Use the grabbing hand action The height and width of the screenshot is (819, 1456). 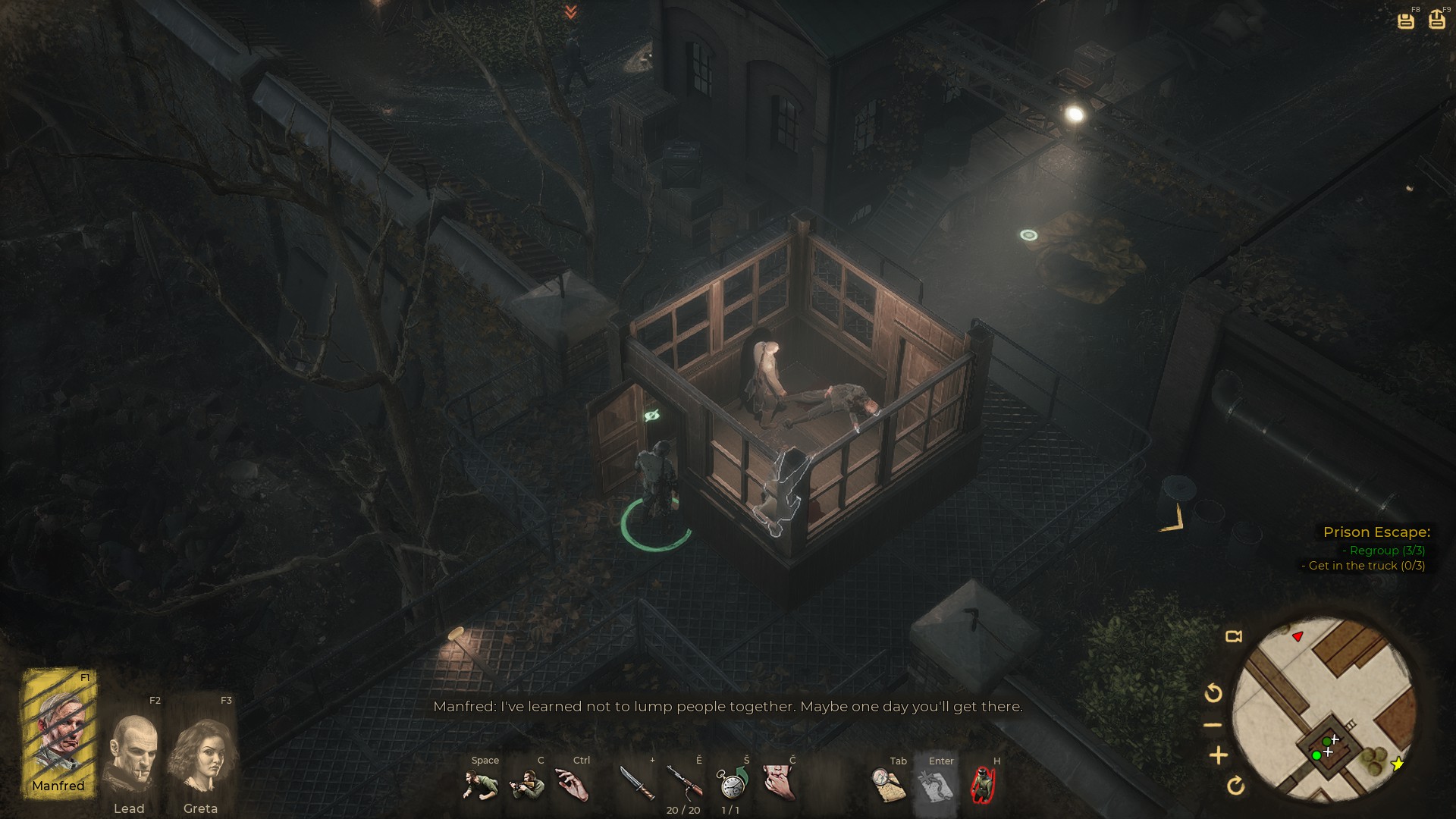pyautogui.click(x=573, y=784)
